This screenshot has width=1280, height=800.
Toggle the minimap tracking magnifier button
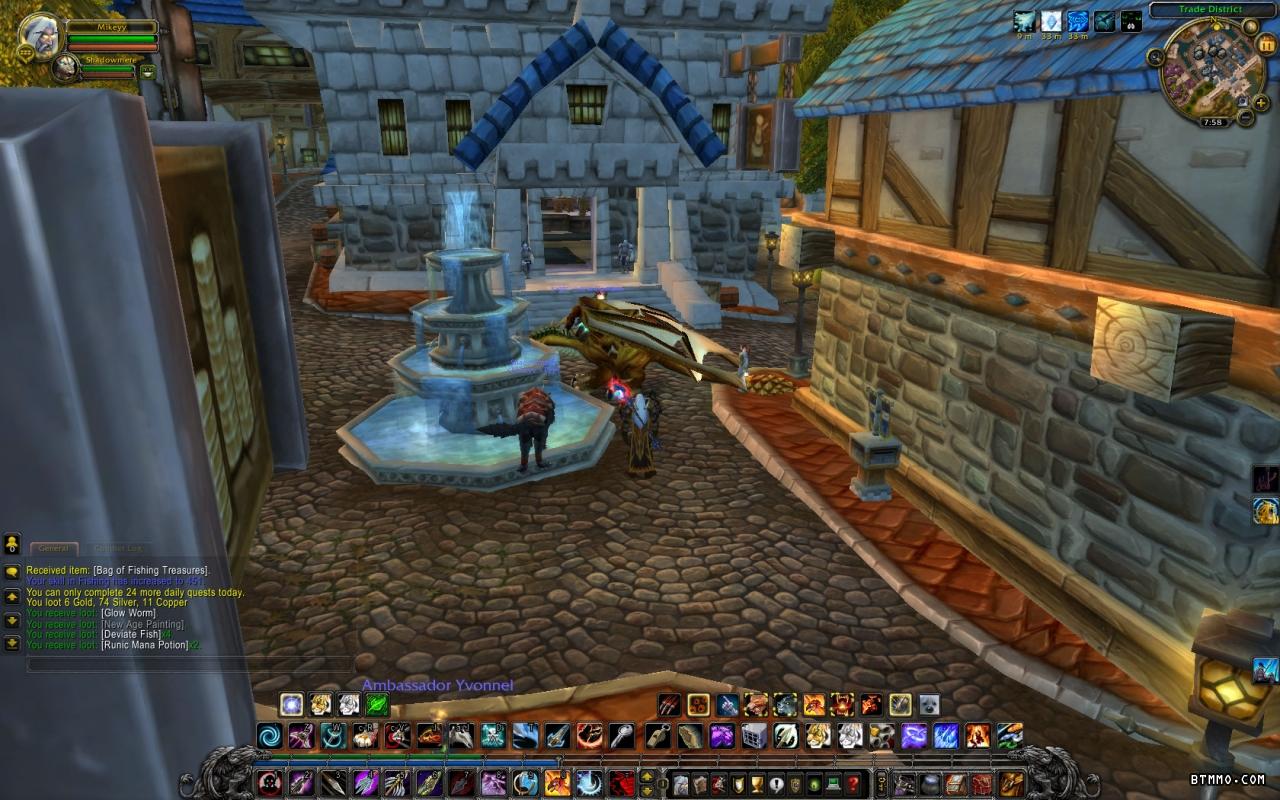click(x=1156, y=57)
